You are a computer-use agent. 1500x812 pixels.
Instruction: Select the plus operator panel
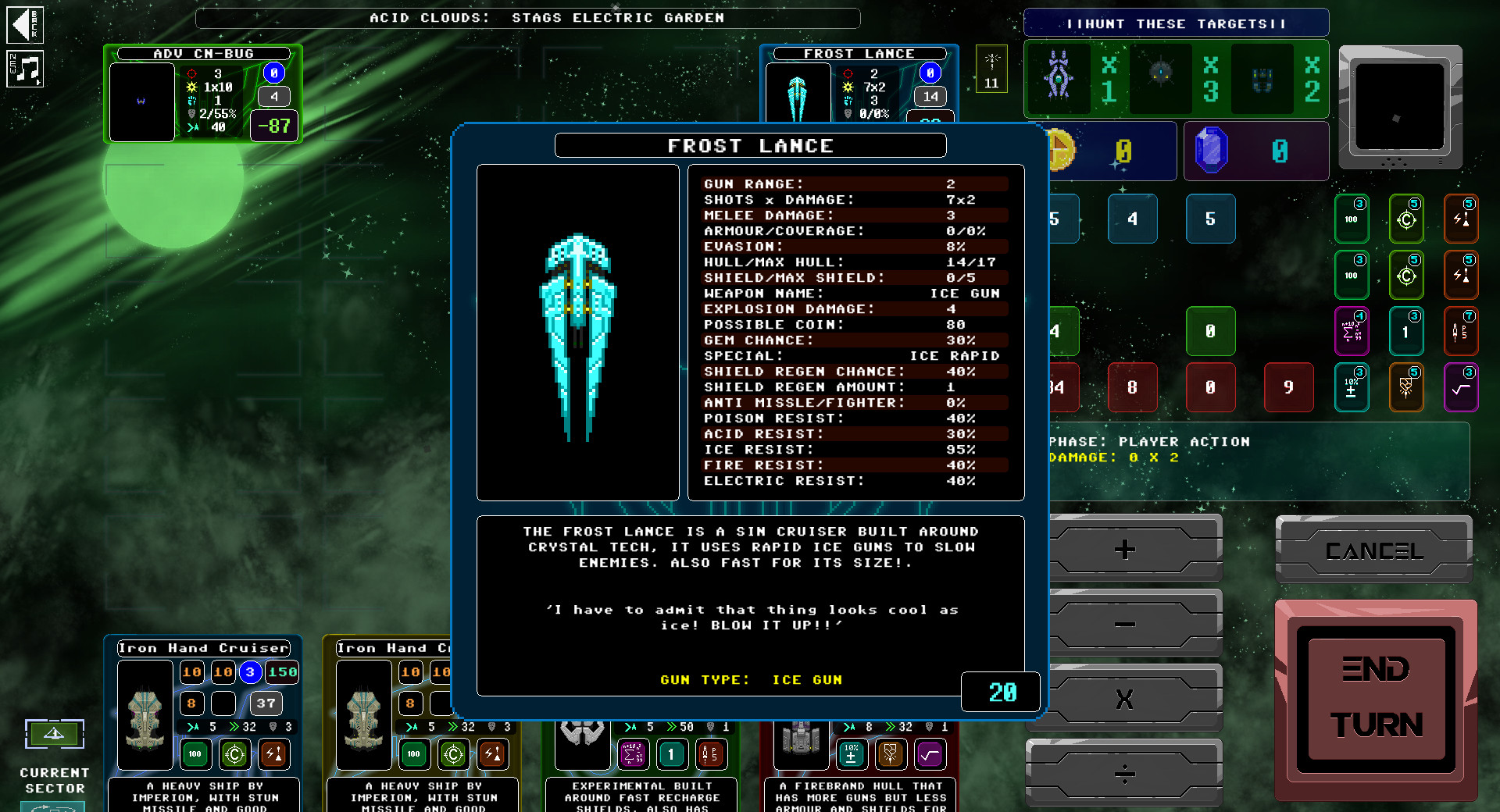[x=1123, y=550]
